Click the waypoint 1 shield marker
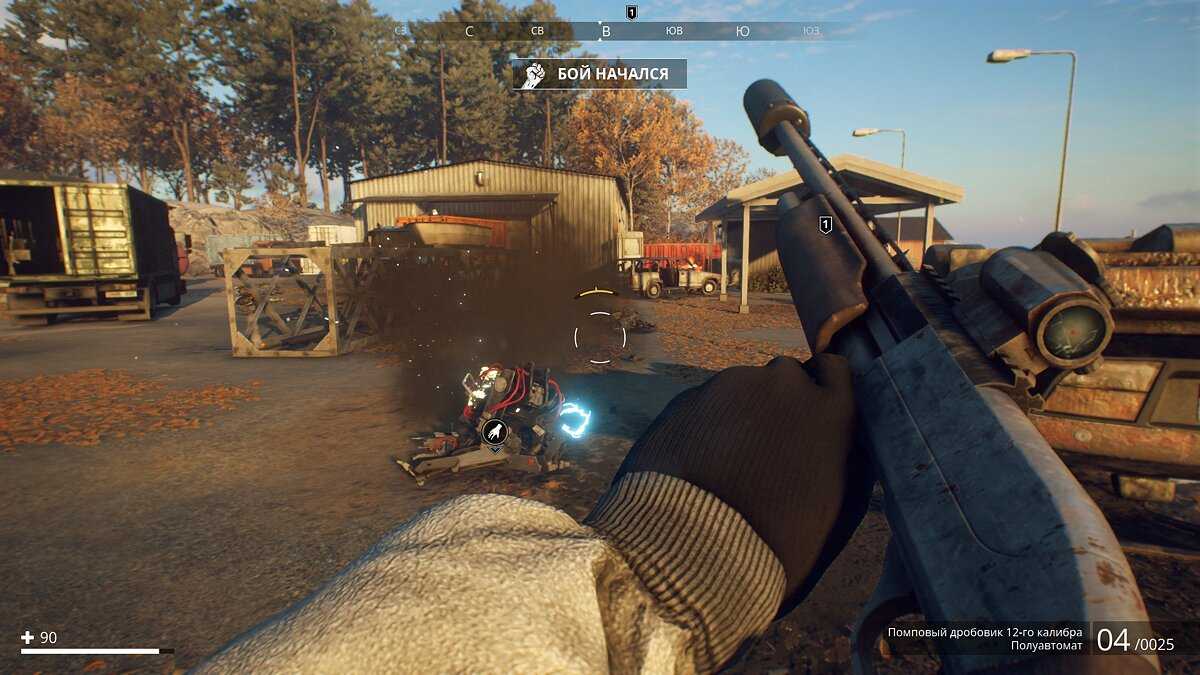Image resolution: width=1200 pixels, height=675 pixels. coord(825,225)
